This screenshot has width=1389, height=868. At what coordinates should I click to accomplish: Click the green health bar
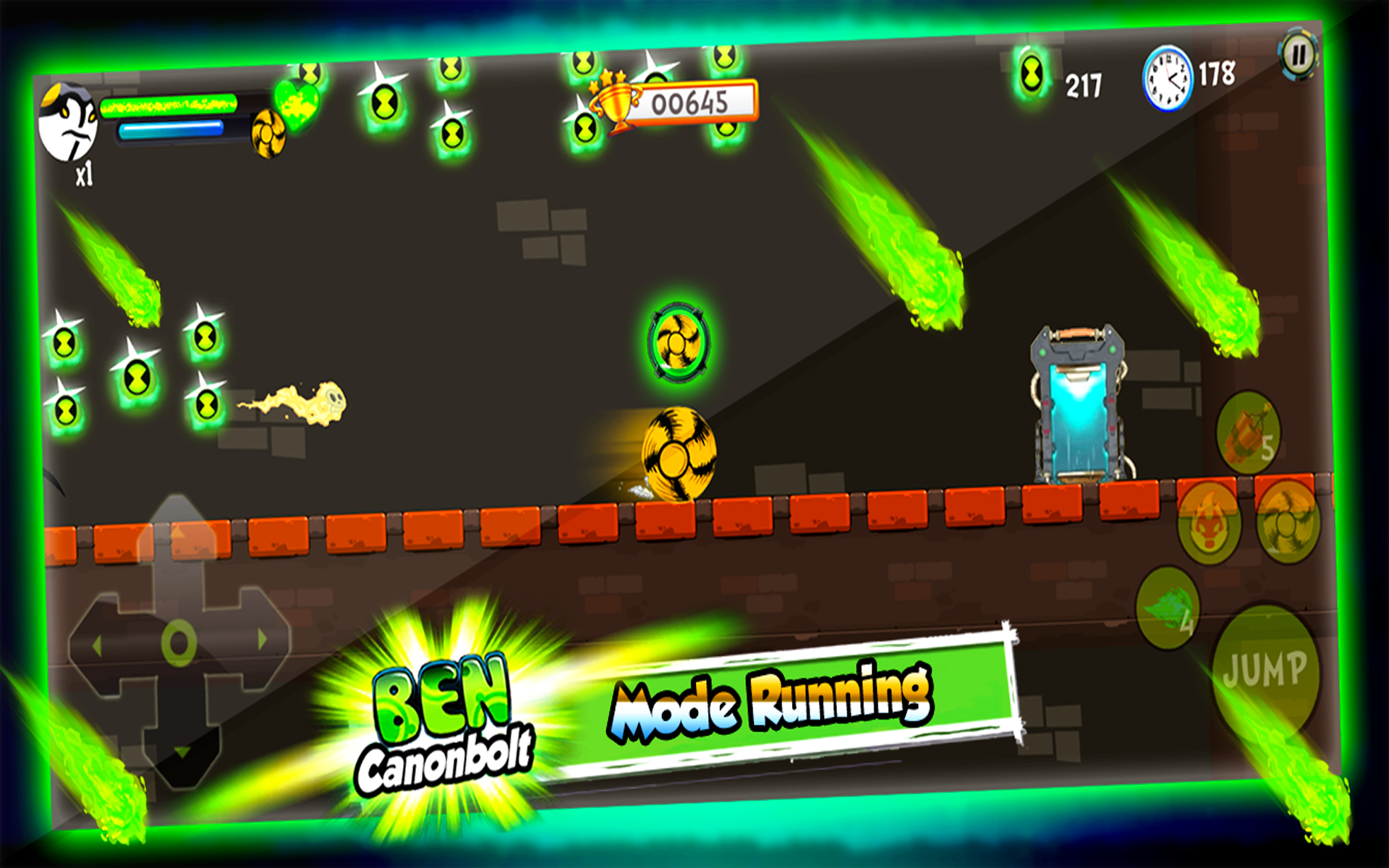(170, 105)
